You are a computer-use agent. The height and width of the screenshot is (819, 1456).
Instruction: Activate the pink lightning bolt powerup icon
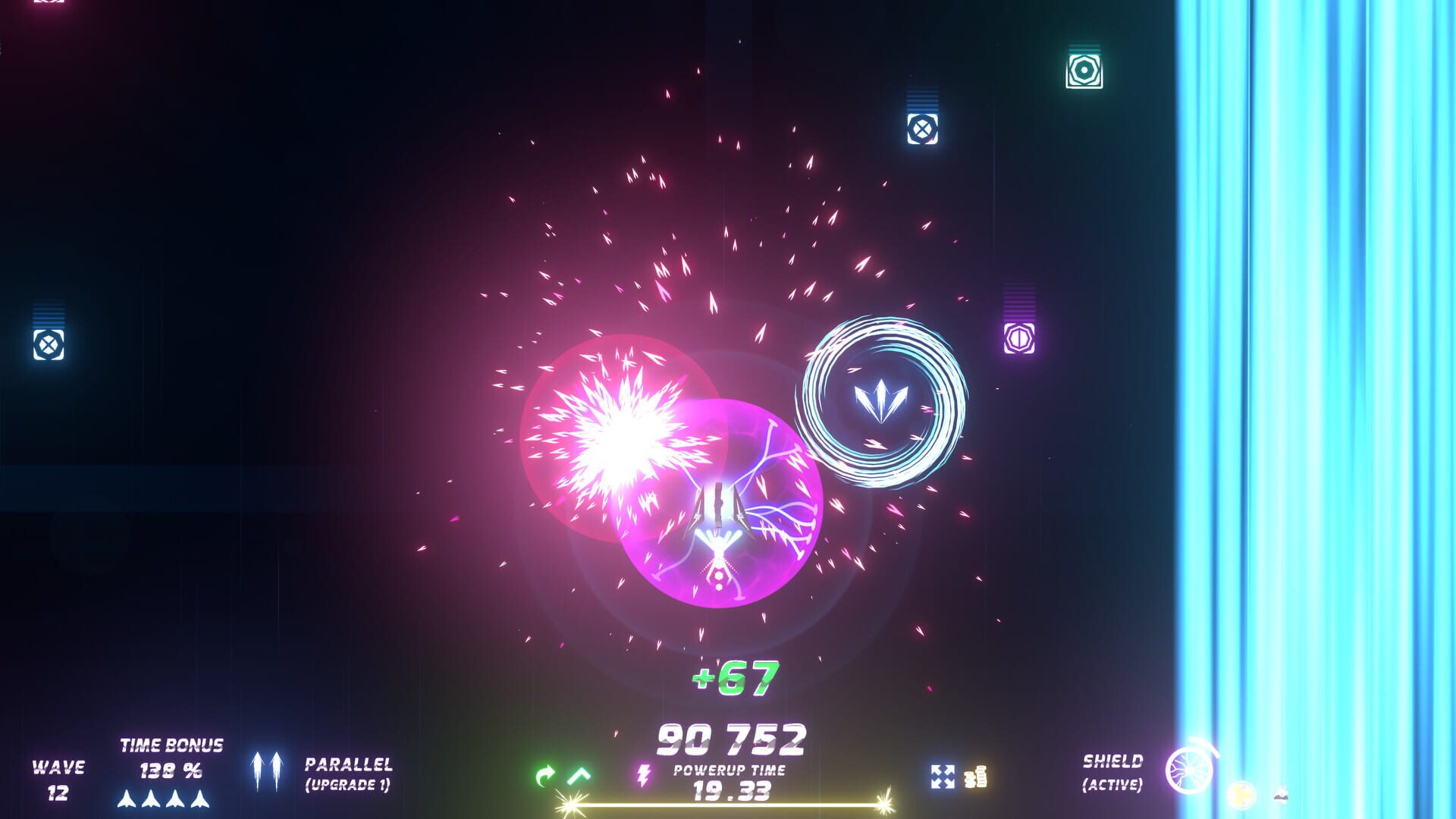[x=643, y=775]
